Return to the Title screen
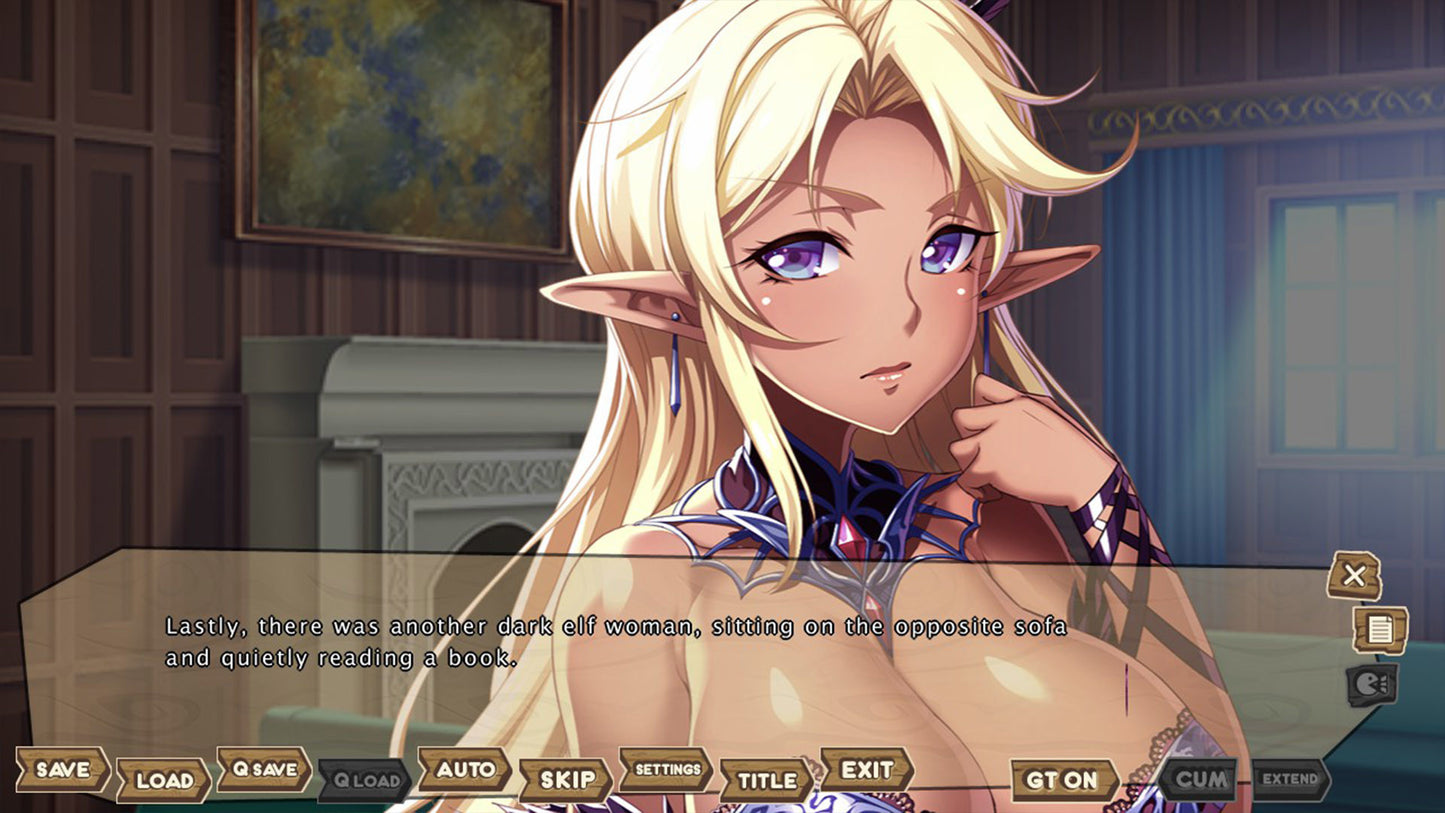1445x813 pixels. click(767, 780)
